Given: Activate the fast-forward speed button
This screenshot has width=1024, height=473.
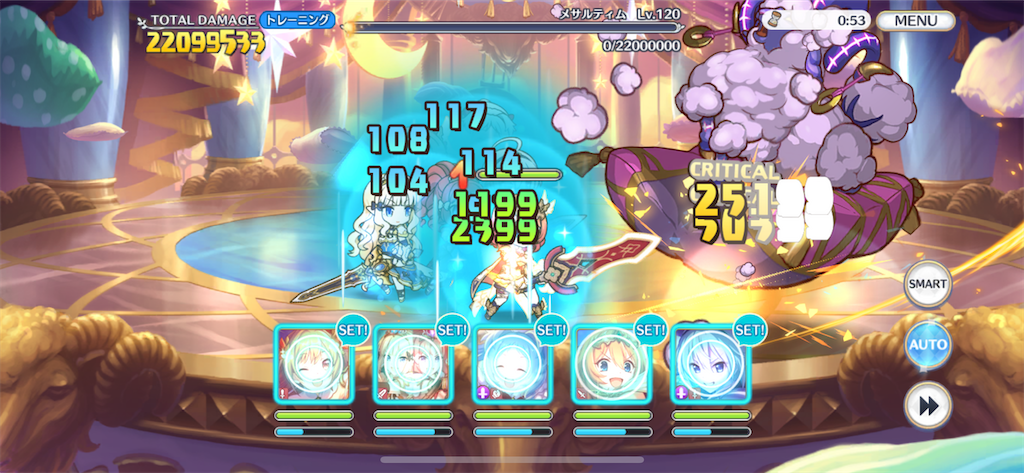Looking at the screenshot, I should 927,406.
